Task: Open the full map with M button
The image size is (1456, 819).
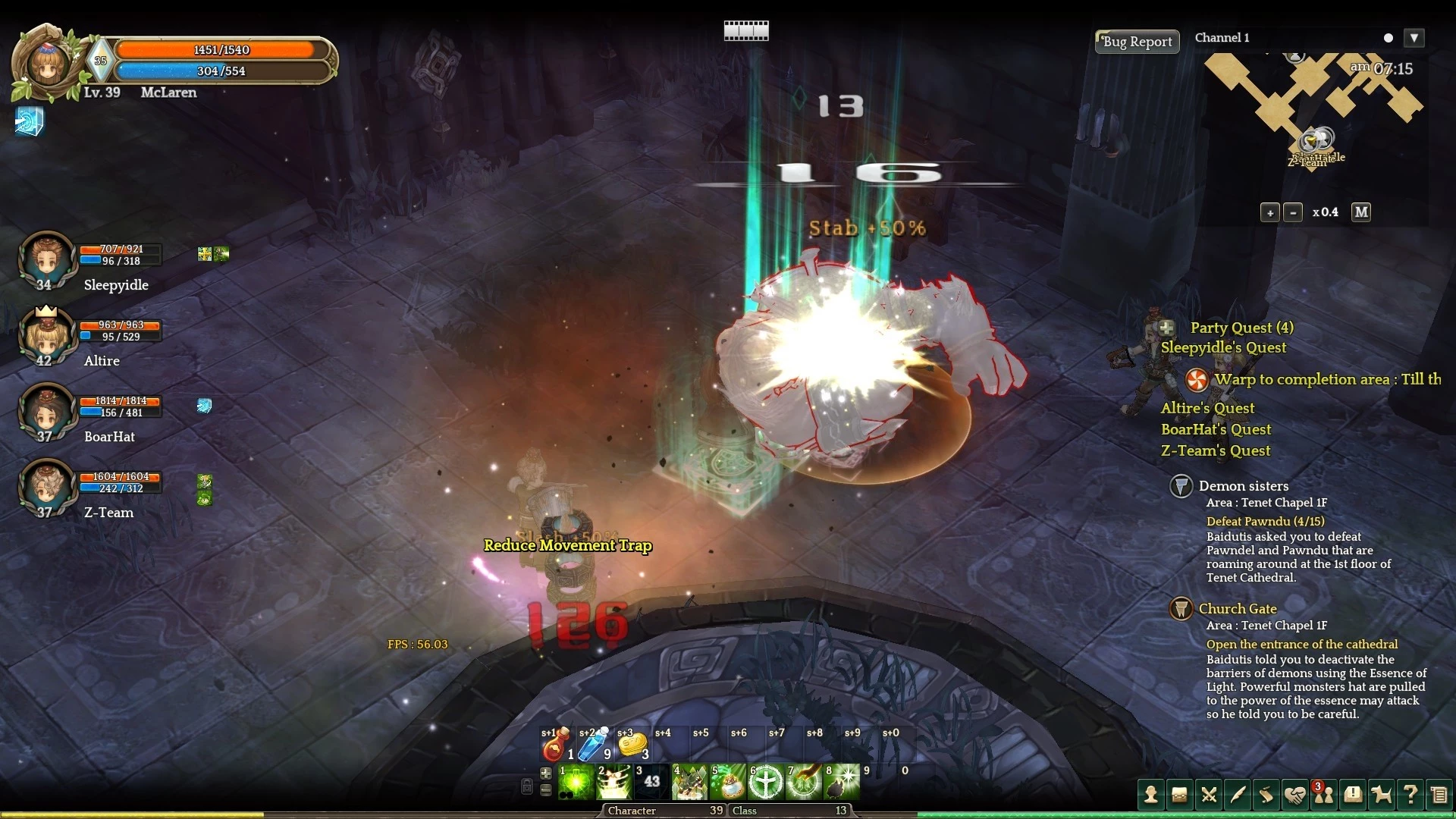Action: (1361, 212)
